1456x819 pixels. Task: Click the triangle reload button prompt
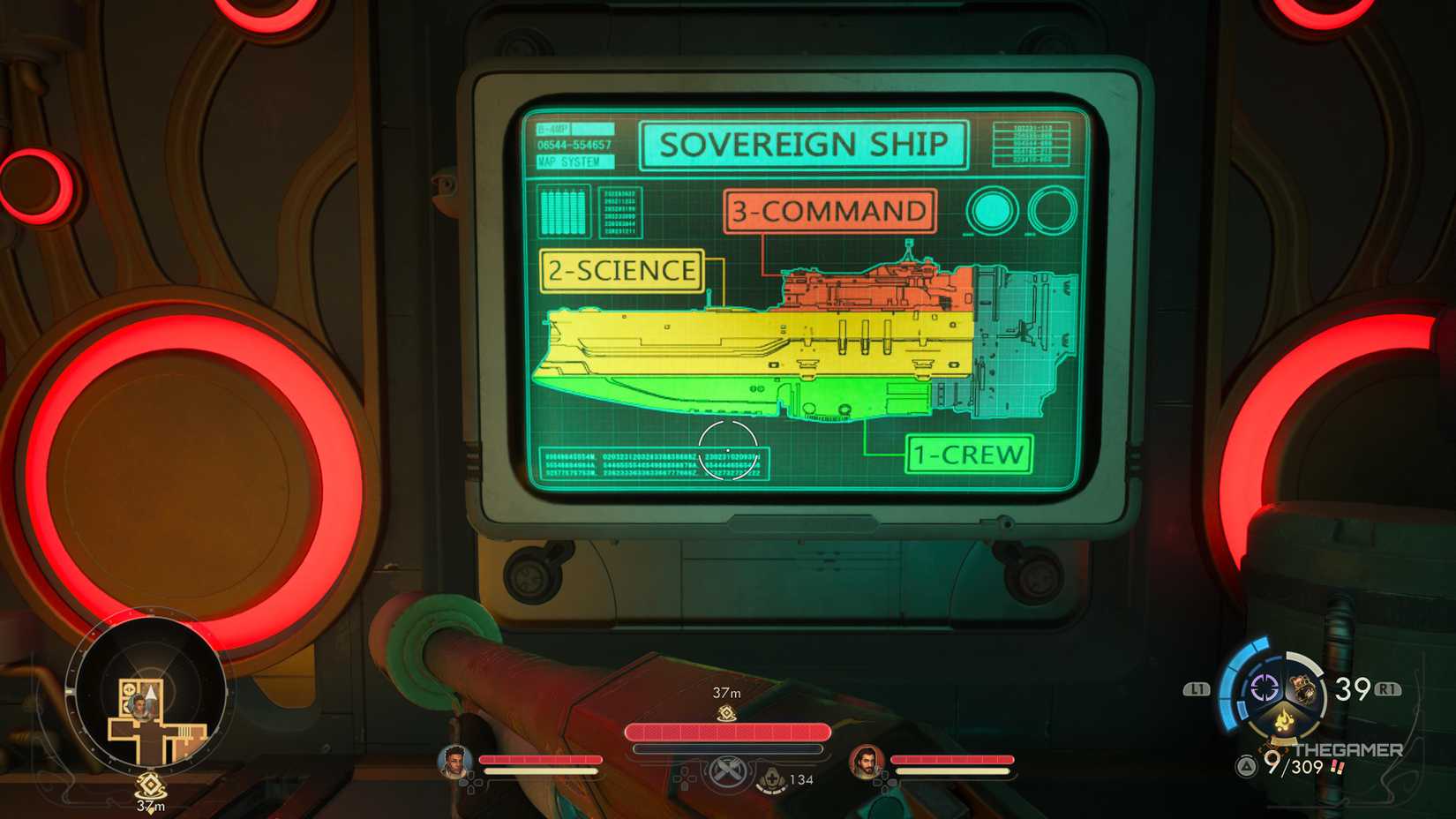pyautogui.click(x=1244, y=766)
